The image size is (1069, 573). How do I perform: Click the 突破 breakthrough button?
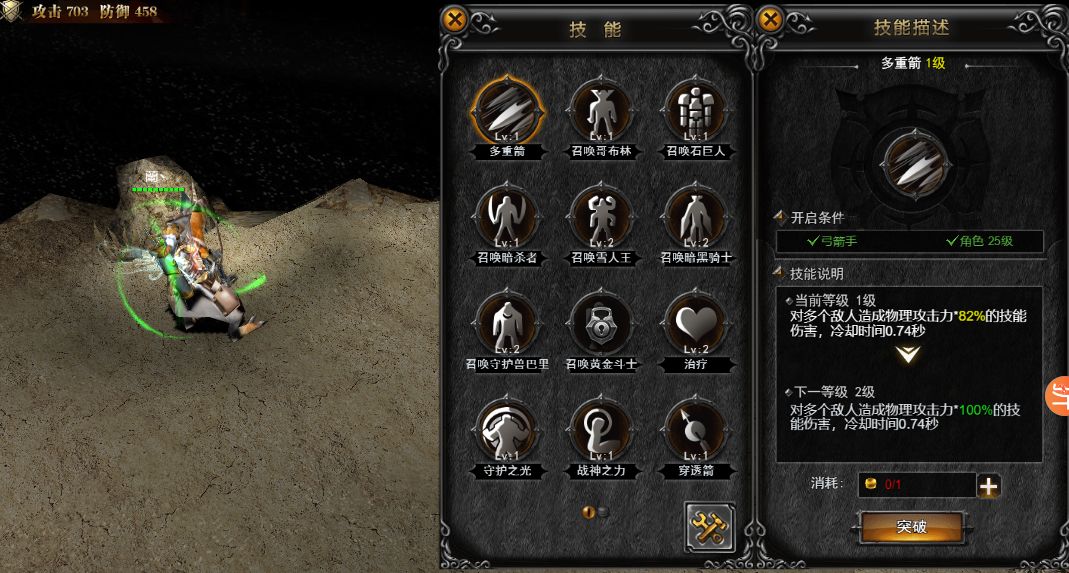[911, 527]
